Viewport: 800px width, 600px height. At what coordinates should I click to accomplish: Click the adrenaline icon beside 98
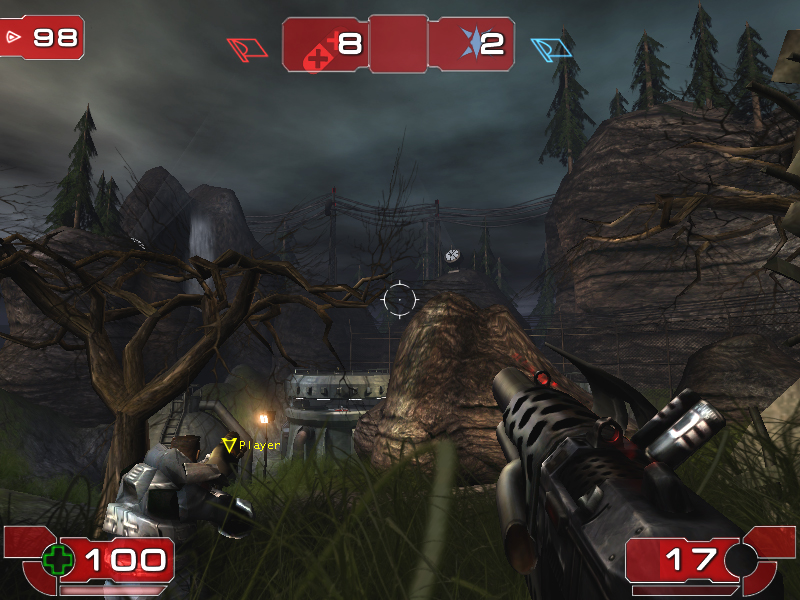[x=14, y=37]
